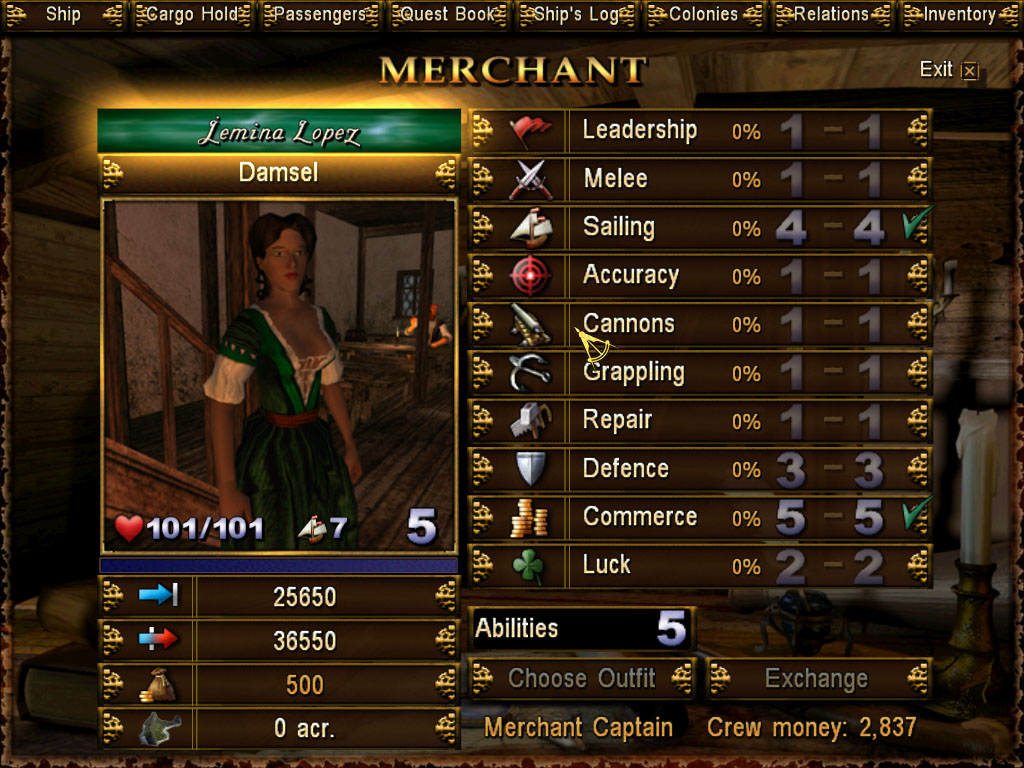This screenshot has width=1024, height=768.
Task: Choose the Sailing skill row
Action: click(700, 227)
